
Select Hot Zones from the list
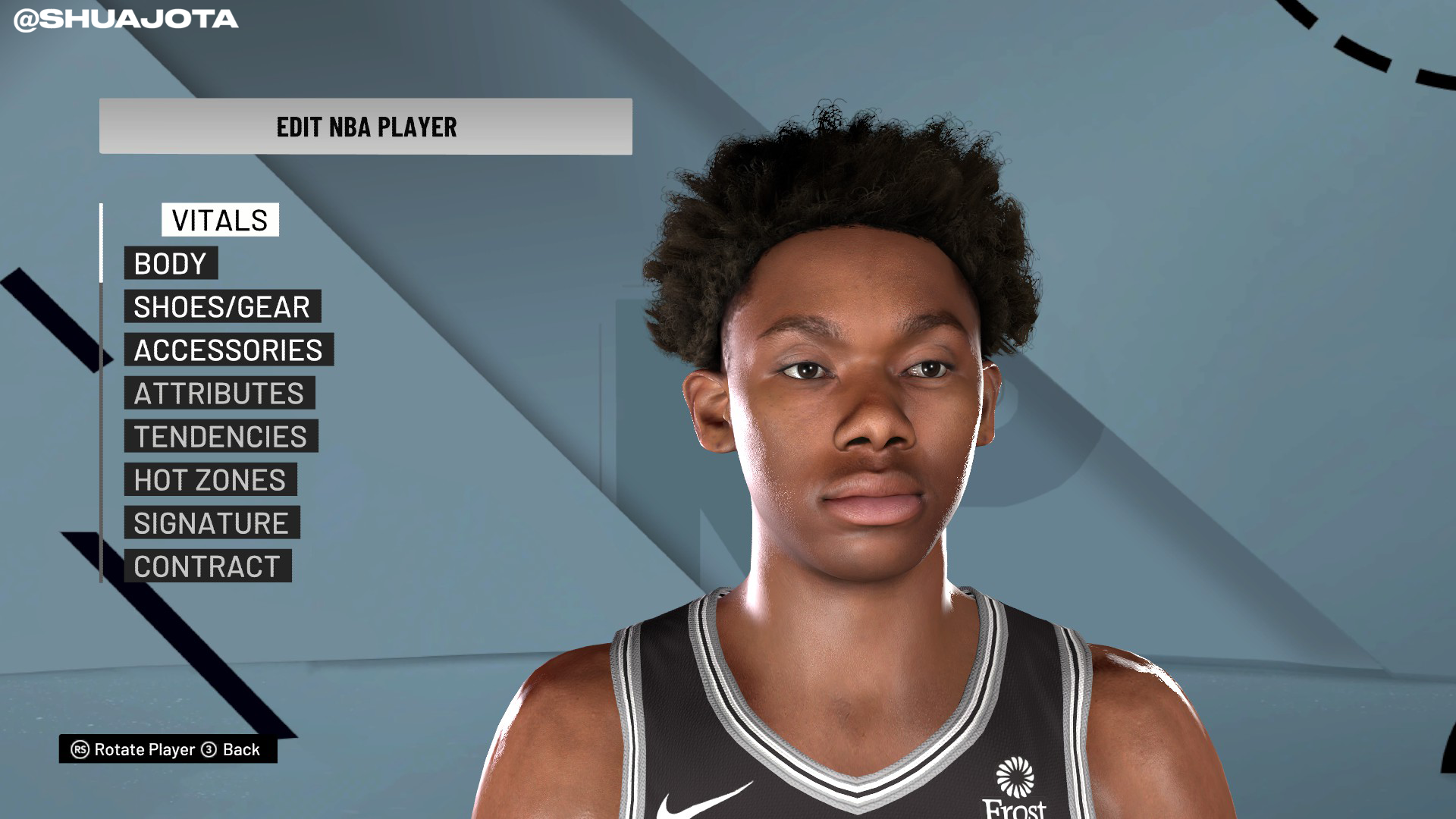pyautogui.click(x=210, y=479)
